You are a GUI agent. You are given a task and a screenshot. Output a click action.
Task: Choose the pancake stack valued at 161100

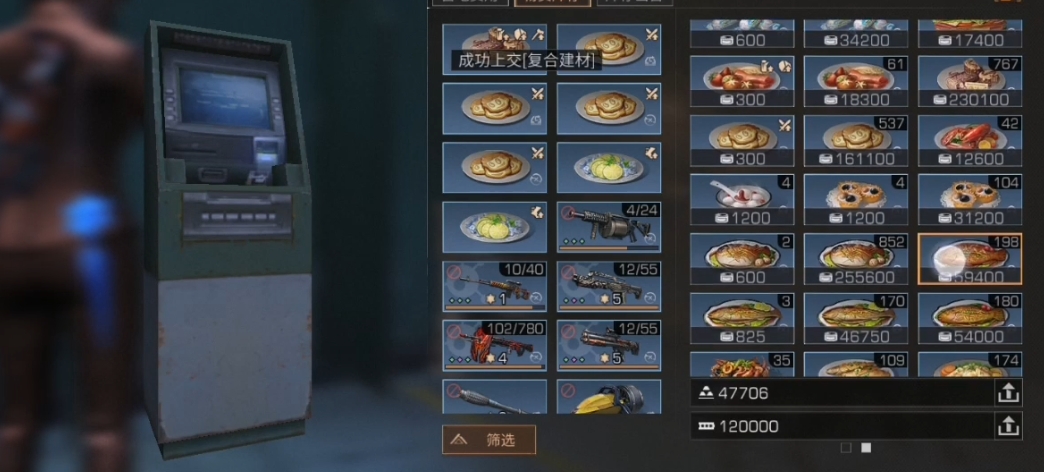click(856, 141)
